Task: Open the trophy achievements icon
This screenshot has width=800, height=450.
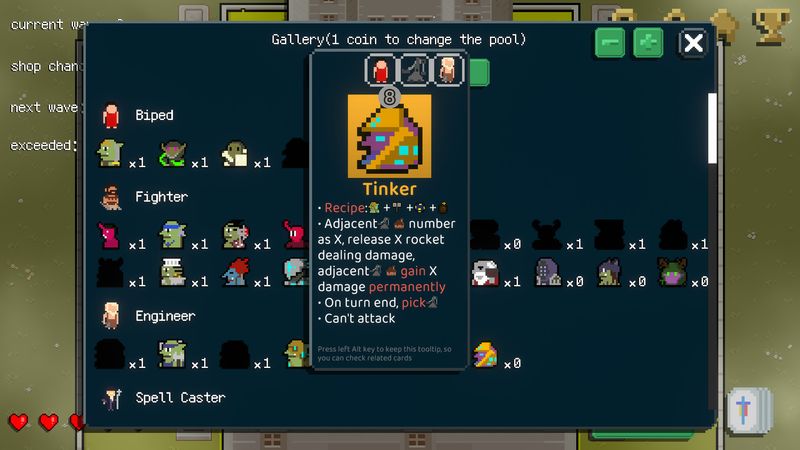Action: click(771, 25)
